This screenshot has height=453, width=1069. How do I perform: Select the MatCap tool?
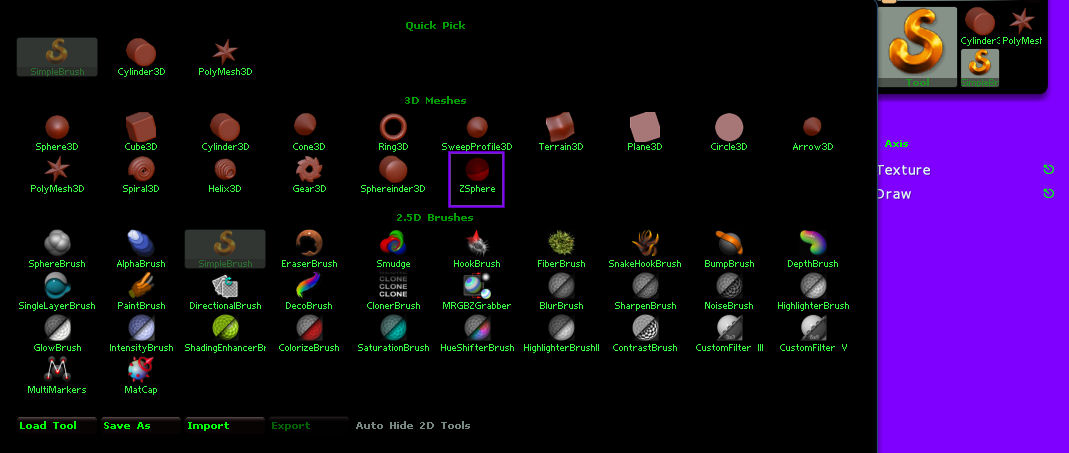pyautogui.click(x=141, y=375)
